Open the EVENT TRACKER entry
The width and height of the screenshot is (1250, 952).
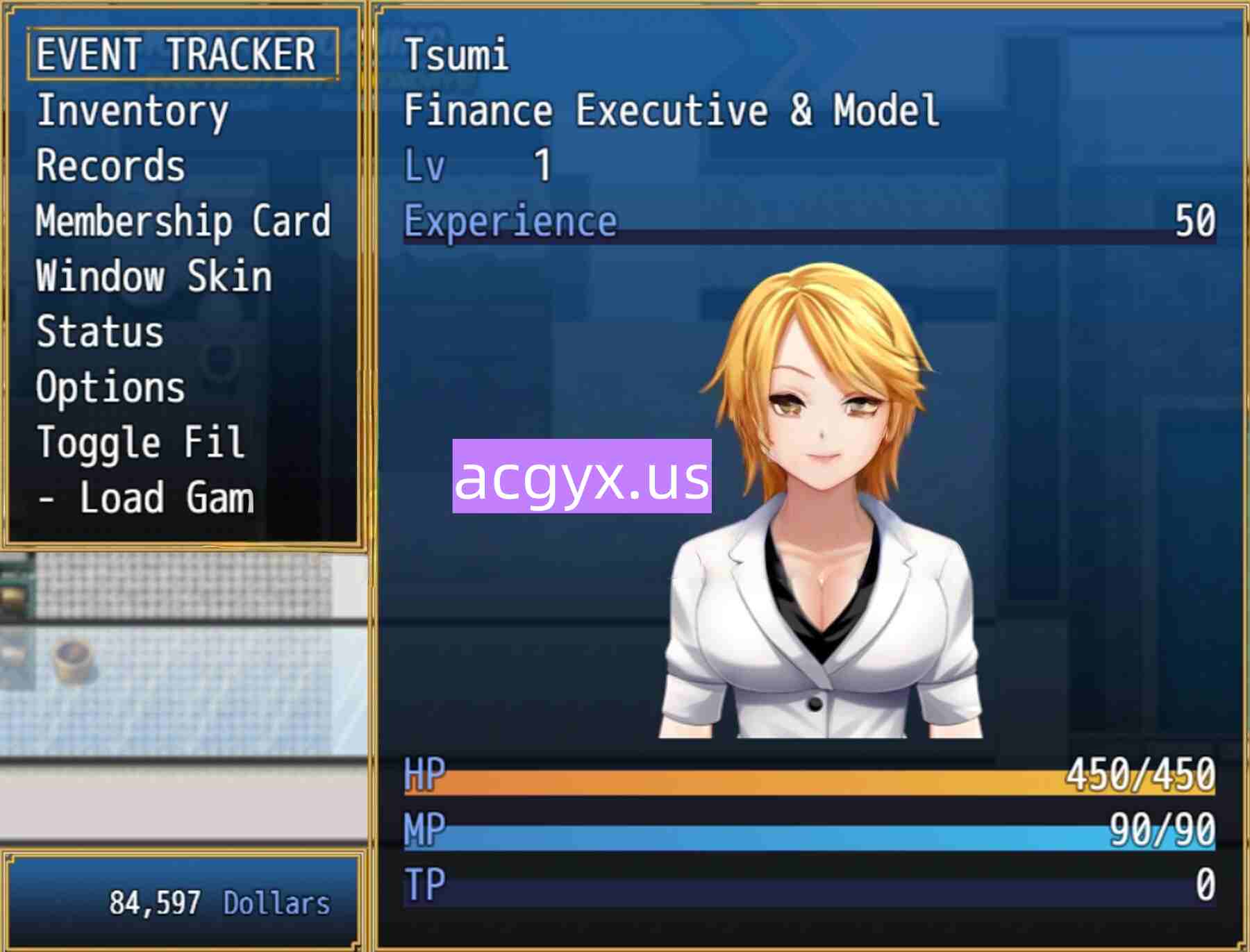176,54
